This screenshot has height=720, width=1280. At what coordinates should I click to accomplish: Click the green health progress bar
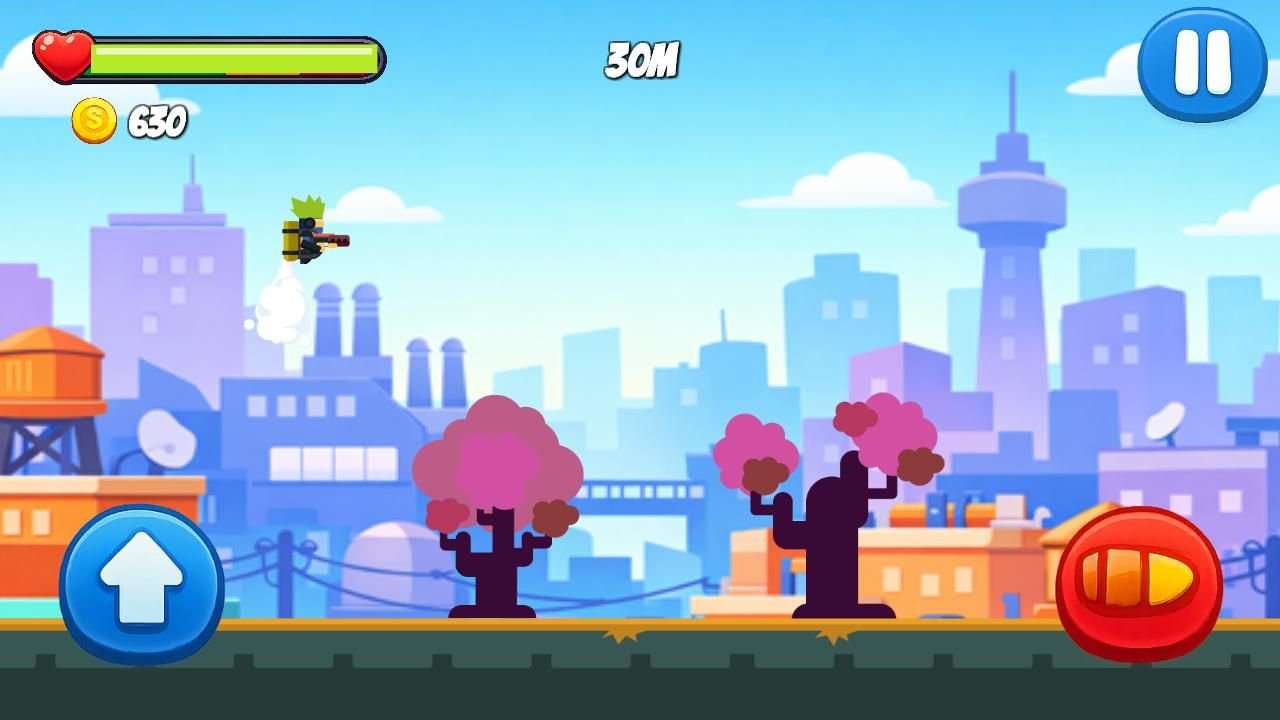tap(232, 58)
